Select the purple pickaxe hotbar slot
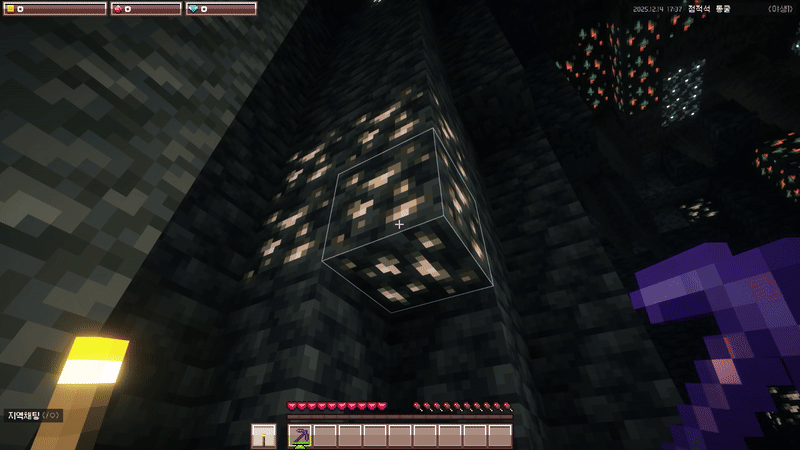Viewport: 800px width, 450px height. pyautogui.click(x=300, y=435)
